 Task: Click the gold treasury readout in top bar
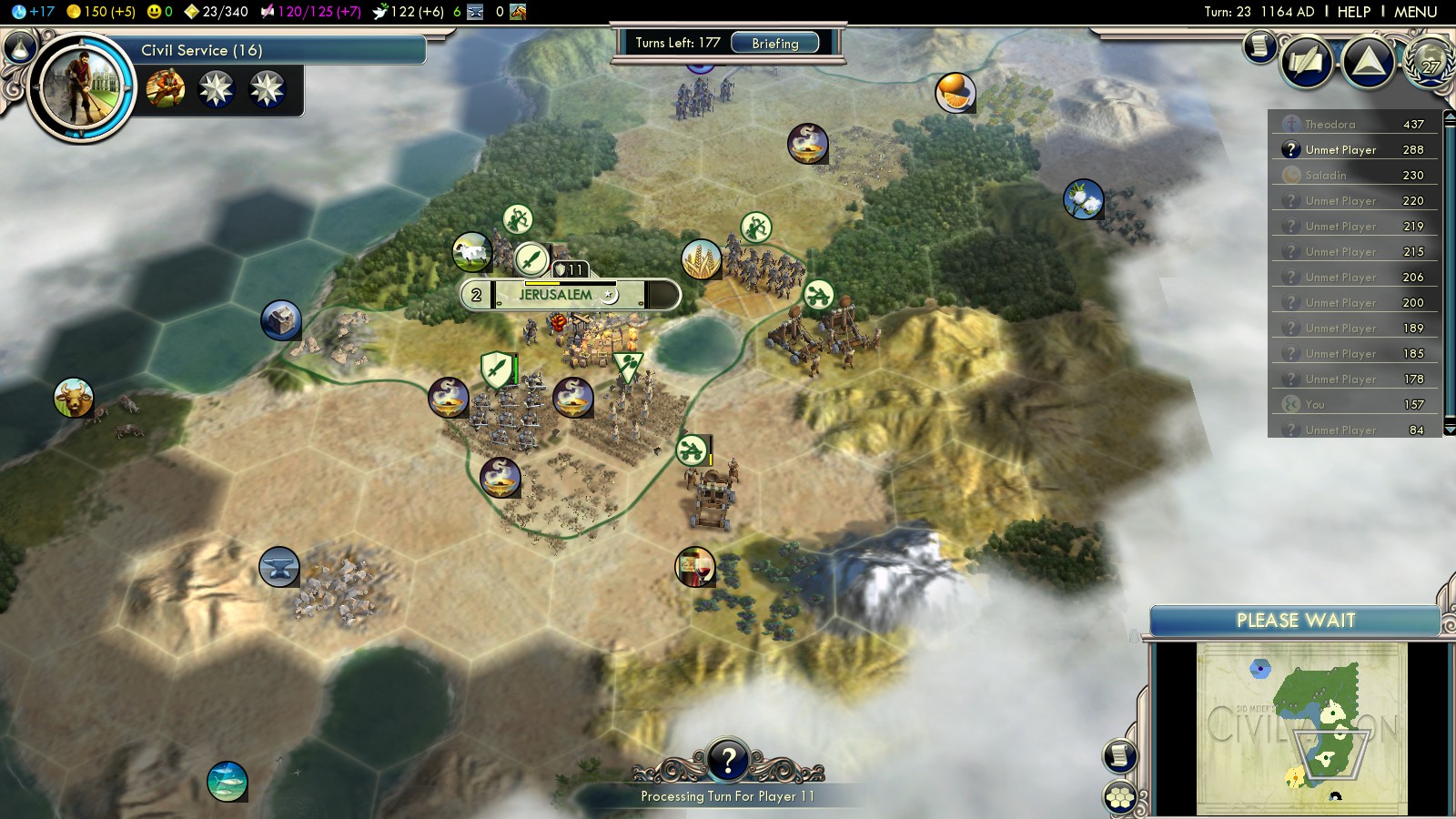pyautogui.click(x=100, y=12)
